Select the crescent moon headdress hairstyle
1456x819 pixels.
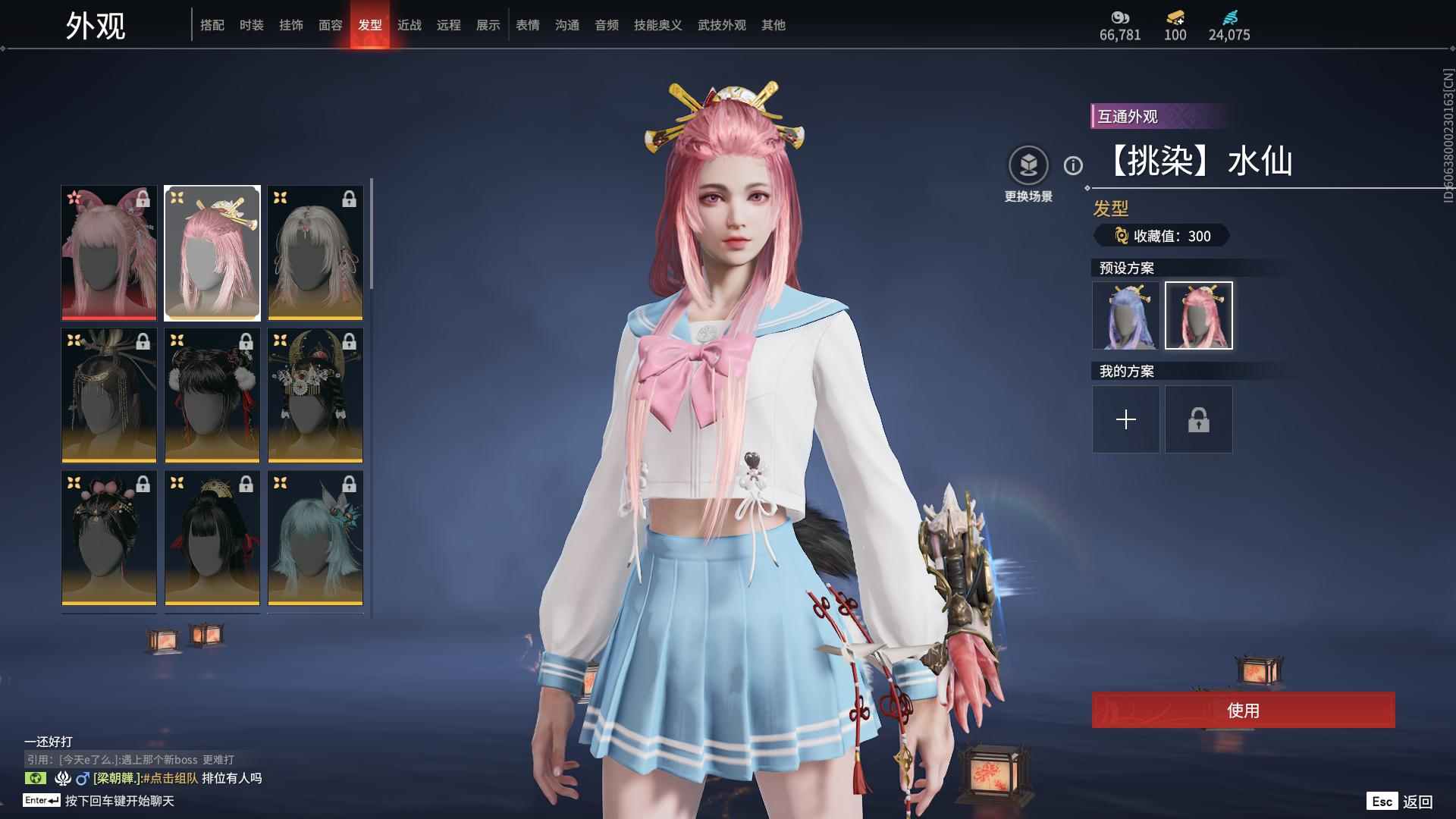315,395
